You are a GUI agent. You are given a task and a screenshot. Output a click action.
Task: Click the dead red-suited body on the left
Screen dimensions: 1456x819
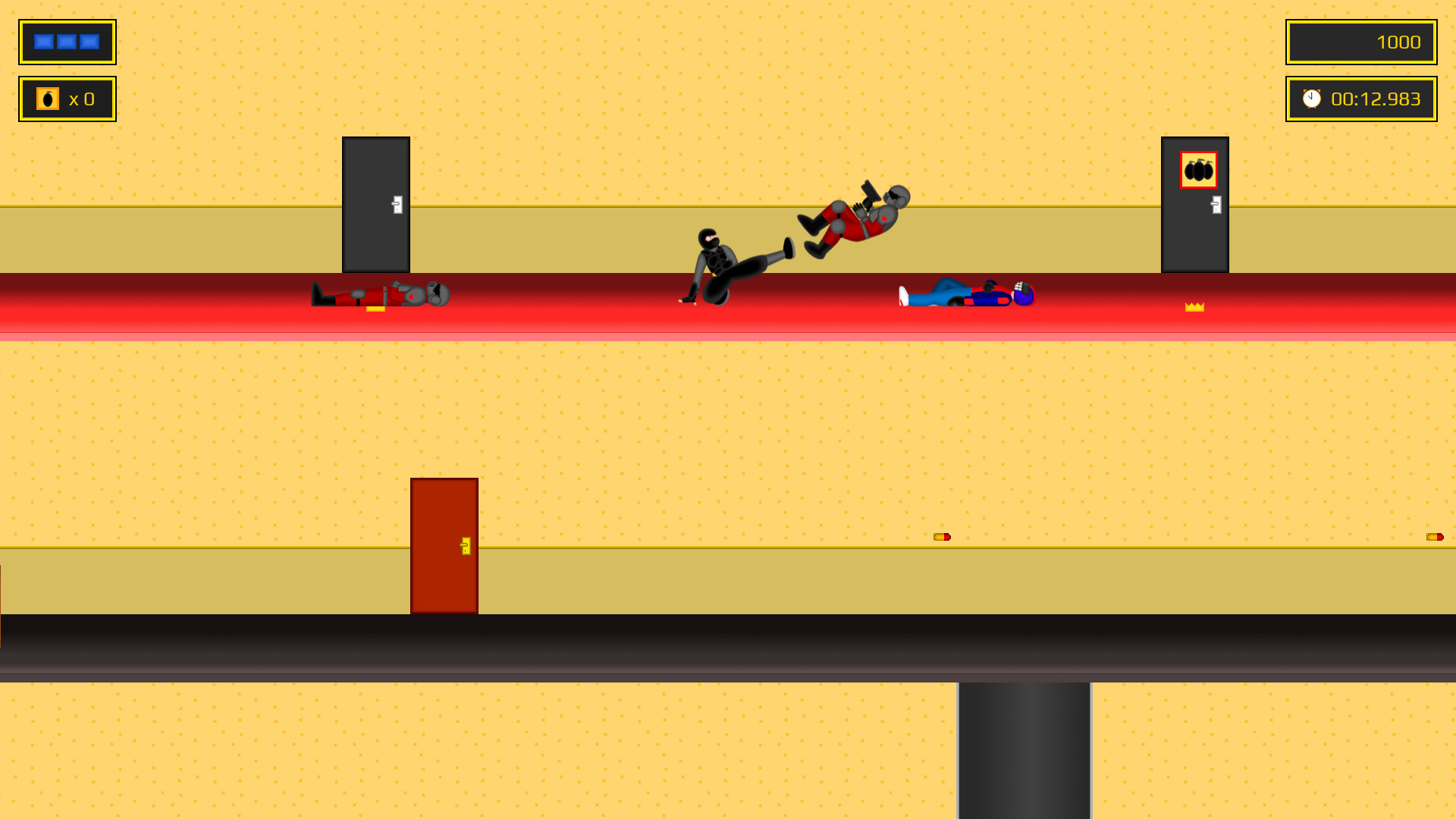(x=379, y=294)
